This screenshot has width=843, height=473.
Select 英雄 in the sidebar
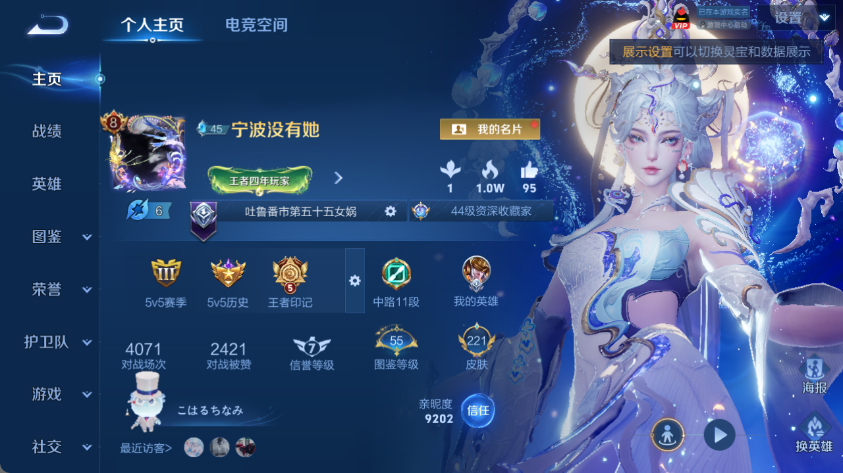click(x=47, y=184)
